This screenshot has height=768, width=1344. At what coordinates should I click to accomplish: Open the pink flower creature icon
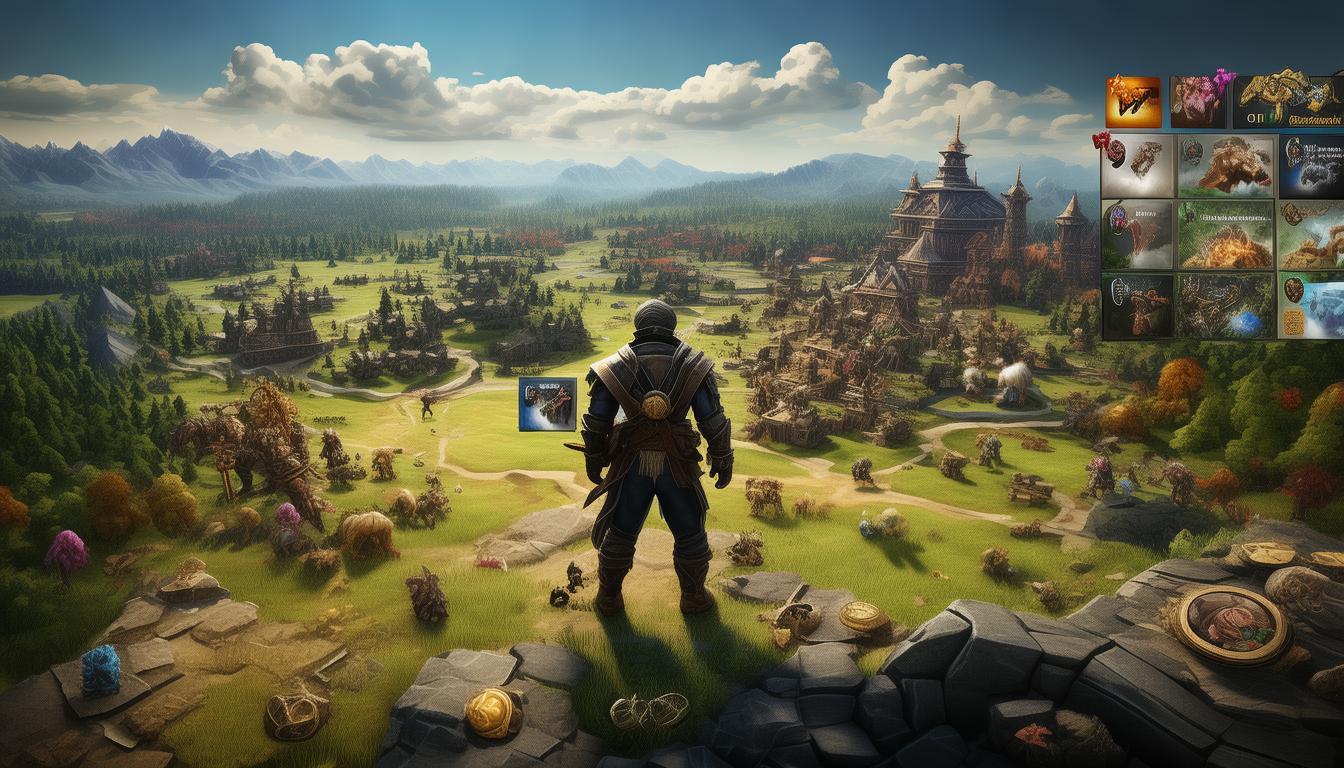1198,102
